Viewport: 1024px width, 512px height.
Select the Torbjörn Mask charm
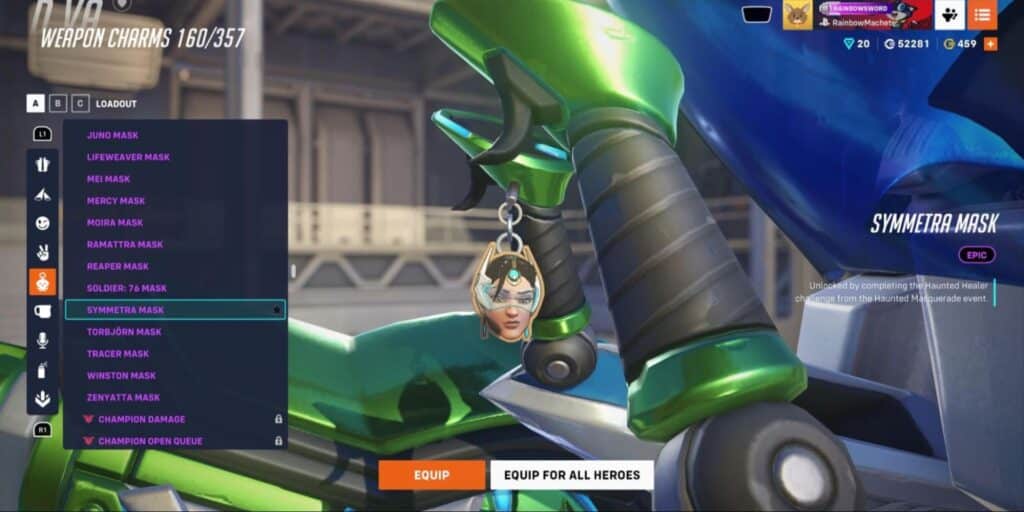[x=124, y=332]
